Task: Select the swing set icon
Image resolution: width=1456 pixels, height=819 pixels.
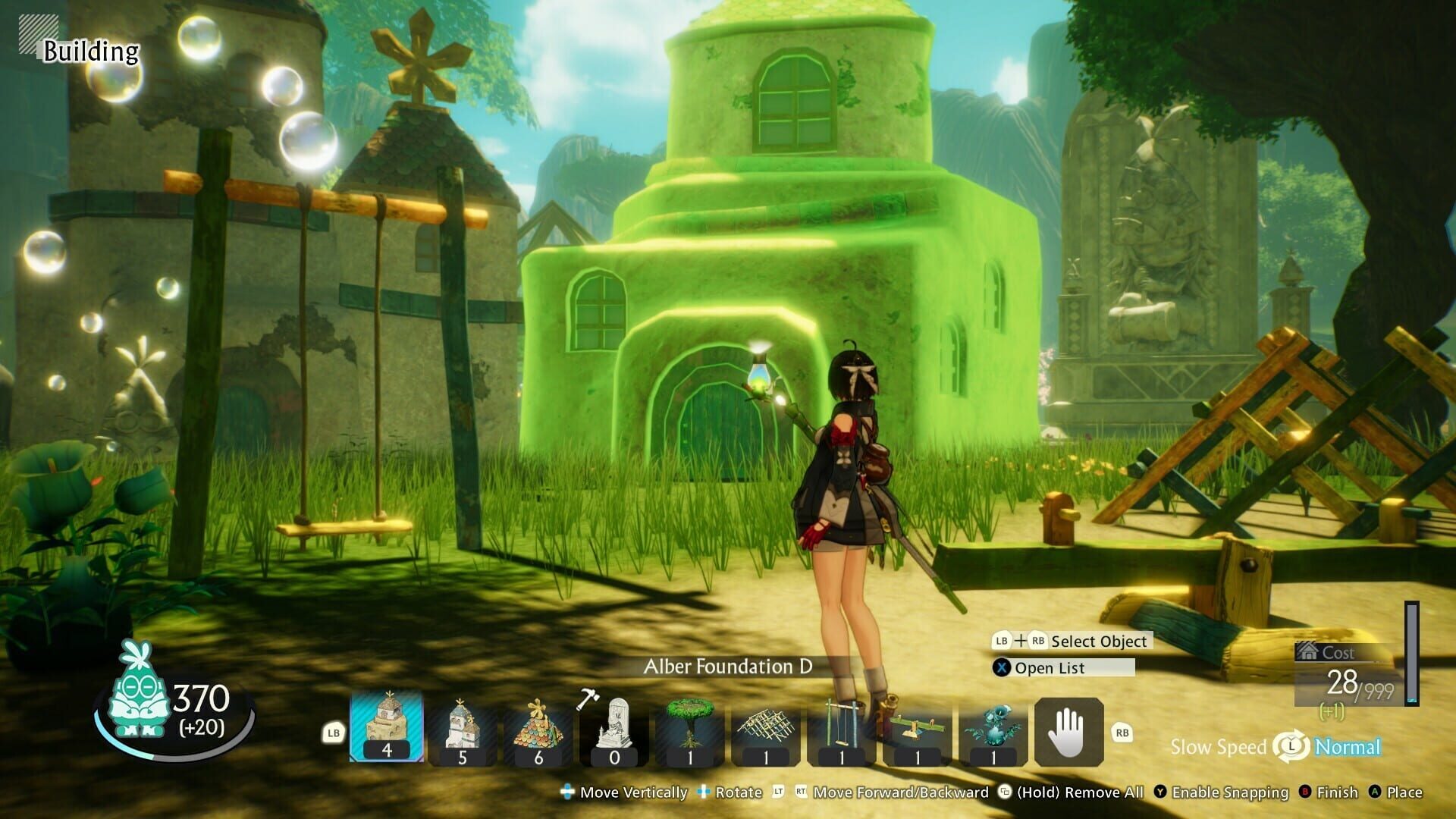Action: point(843,724)
